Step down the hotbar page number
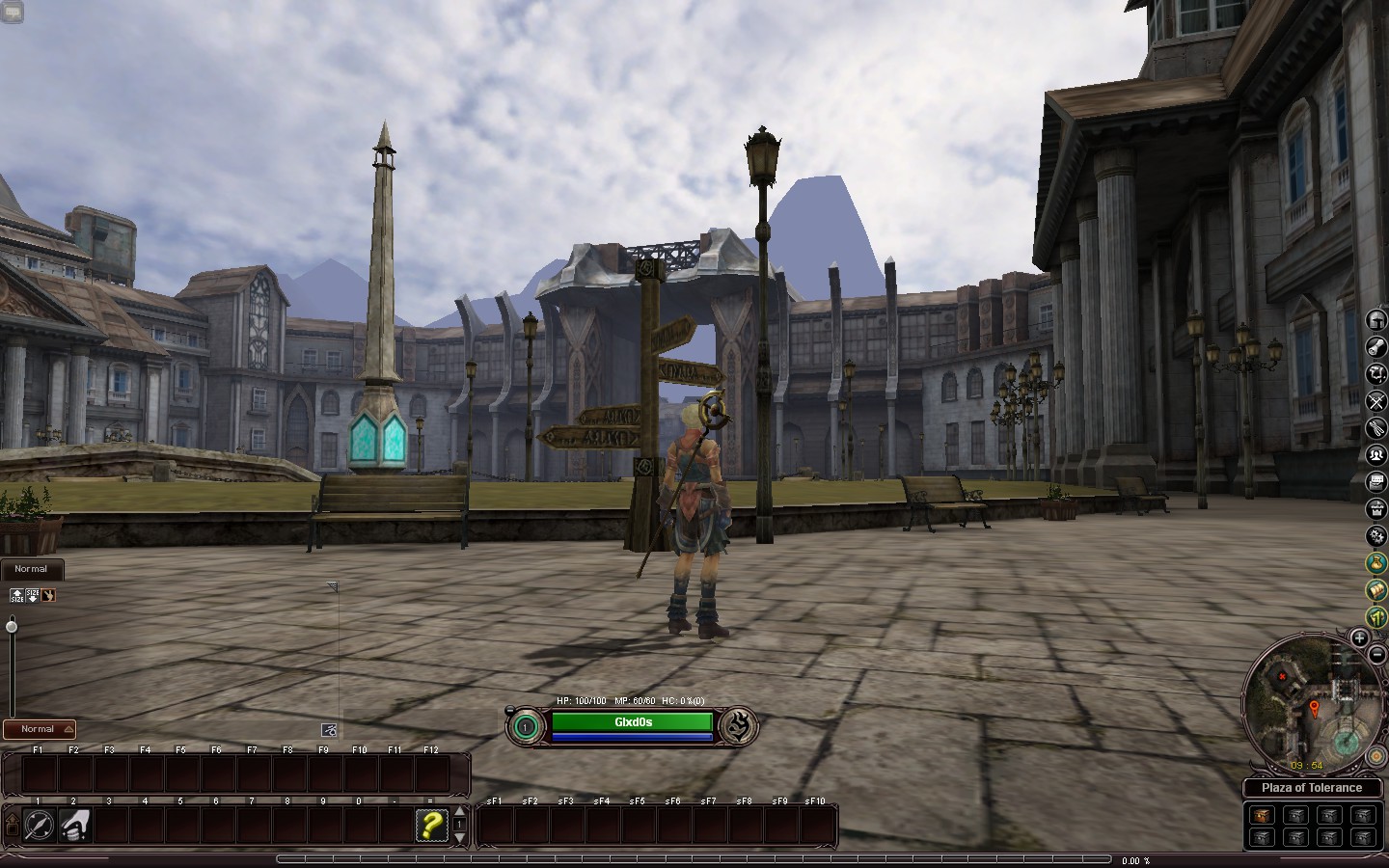This screenshot has width=1389, height=868. tap(461, 837)
